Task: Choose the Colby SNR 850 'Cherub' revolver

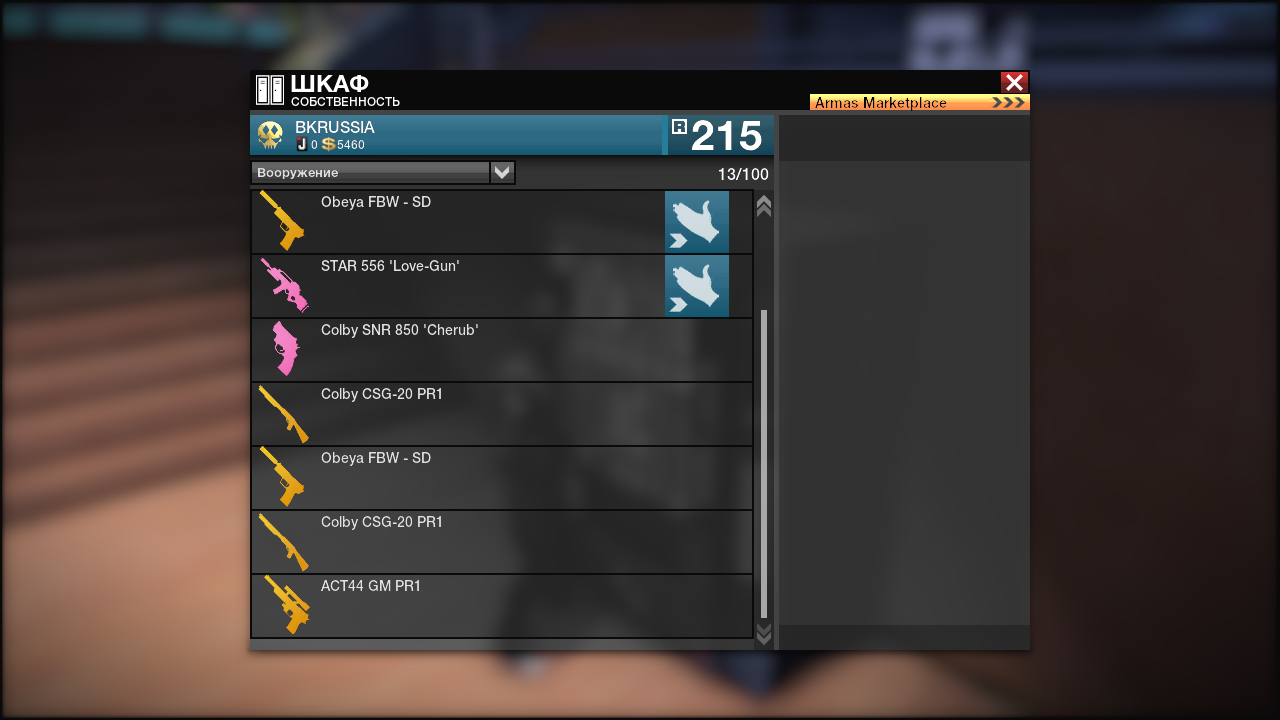Action: pyautogui.click(x=500, y=350)
